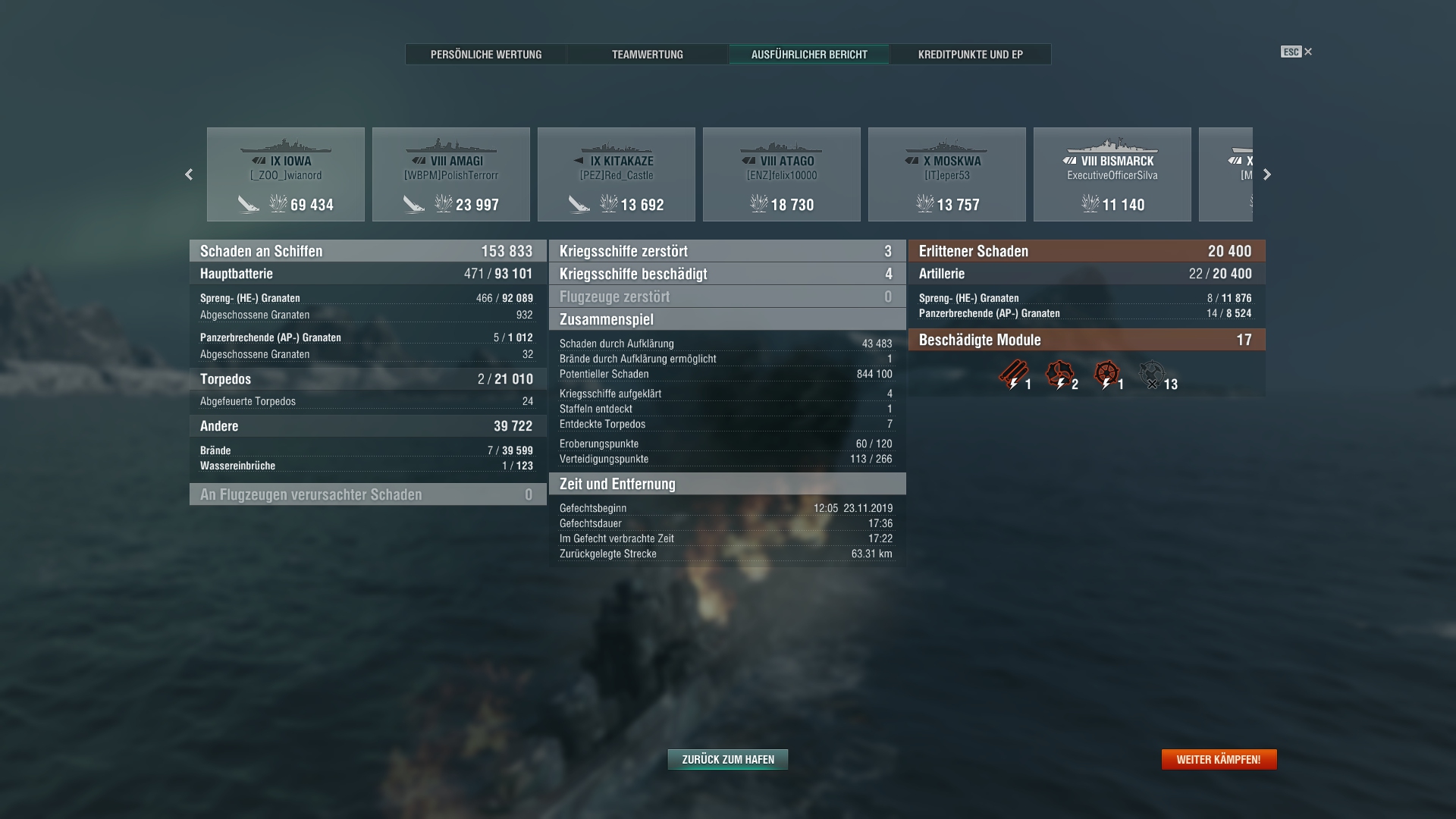This screenshot has height=819, width=1456.
Task: Click the destroyed marker beside IX Kitakaze name
Action: [579, 161]
